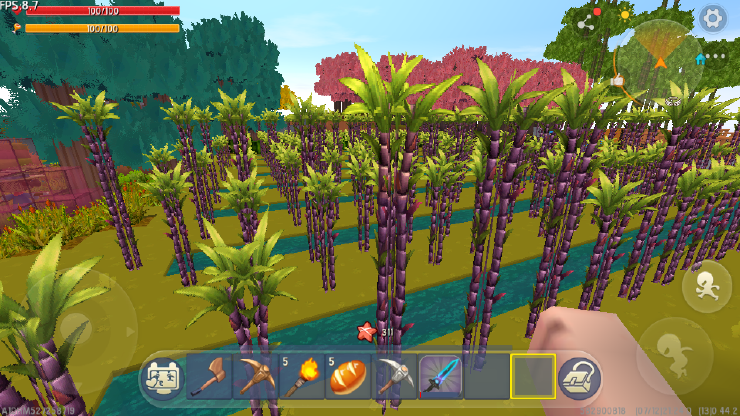Select the stone axe hotbar slot
Viewport: 740px width, 416px height.
tap(209, 377)
